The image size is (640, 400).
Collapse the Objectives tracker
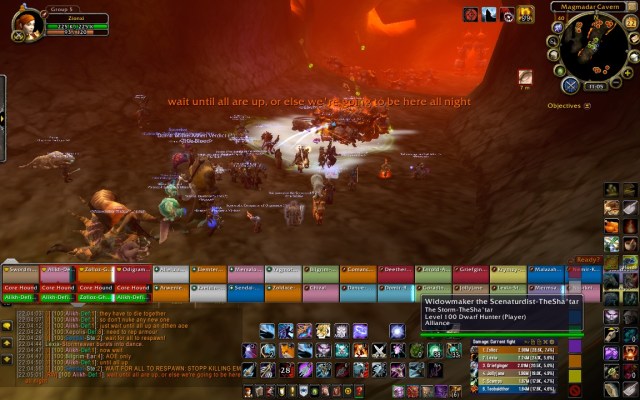point(586,105)
